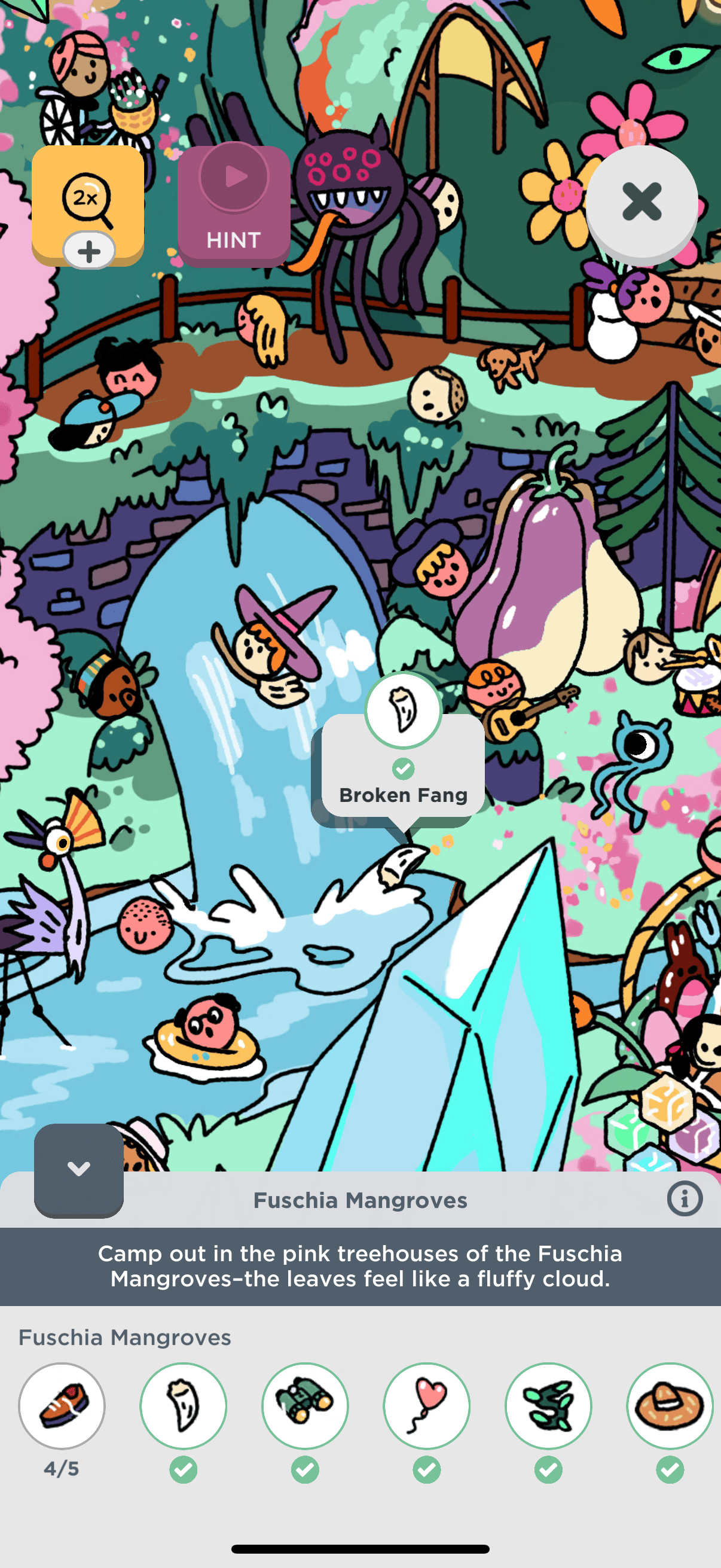
Task: Select the broken fang item in list
Action: pyautogui.click(x=183, y=1405)
